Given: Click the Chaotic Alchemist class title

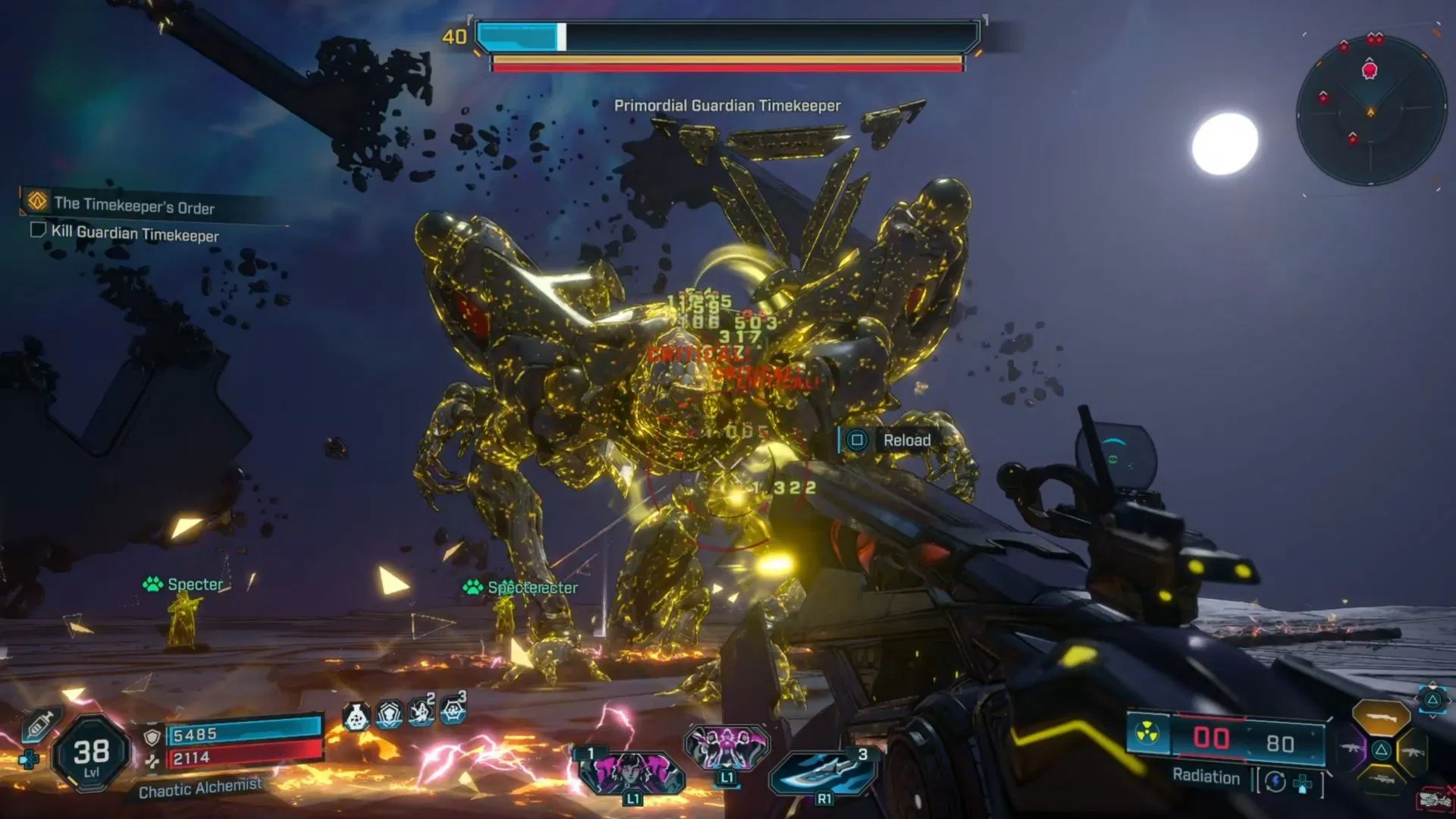Looking at the screenshot, I should 200,788.
